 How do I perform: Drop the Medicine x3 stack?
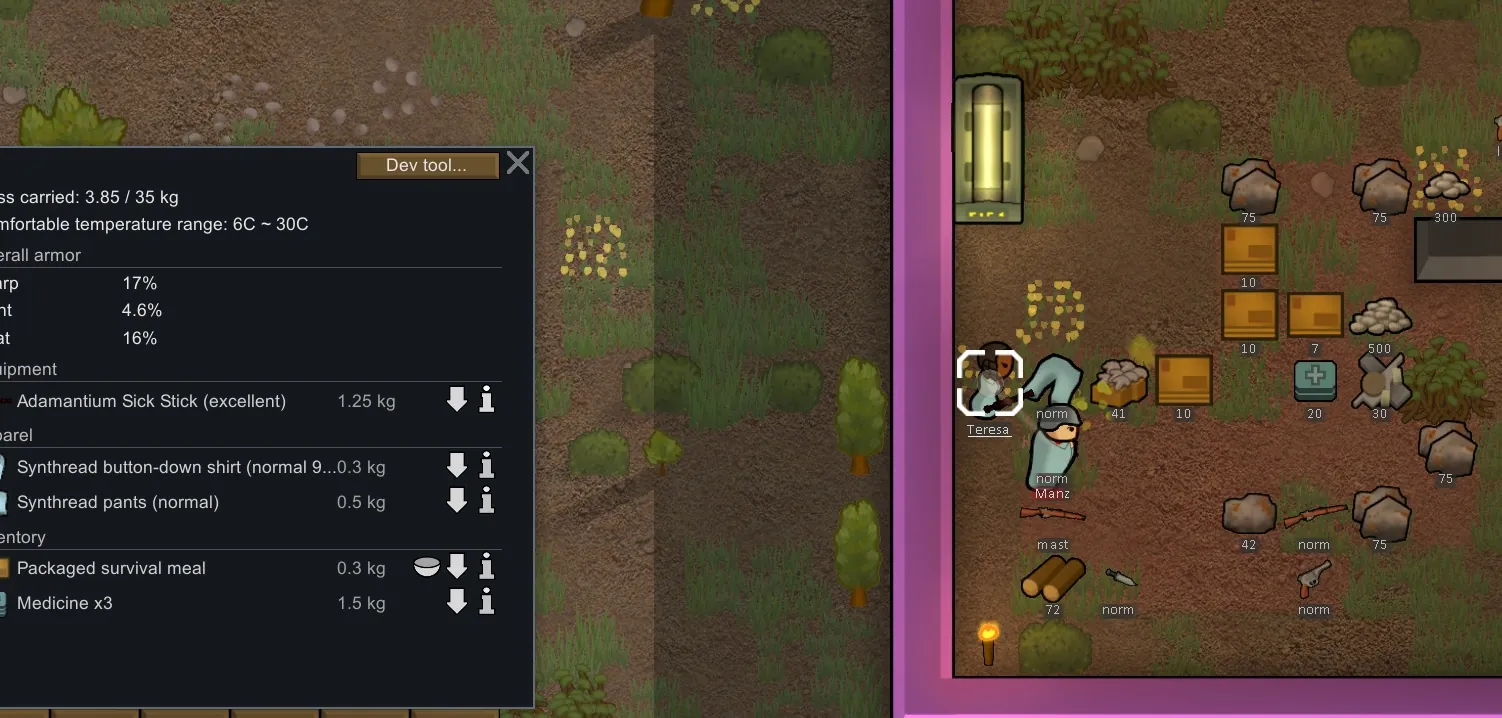point(457,602)
